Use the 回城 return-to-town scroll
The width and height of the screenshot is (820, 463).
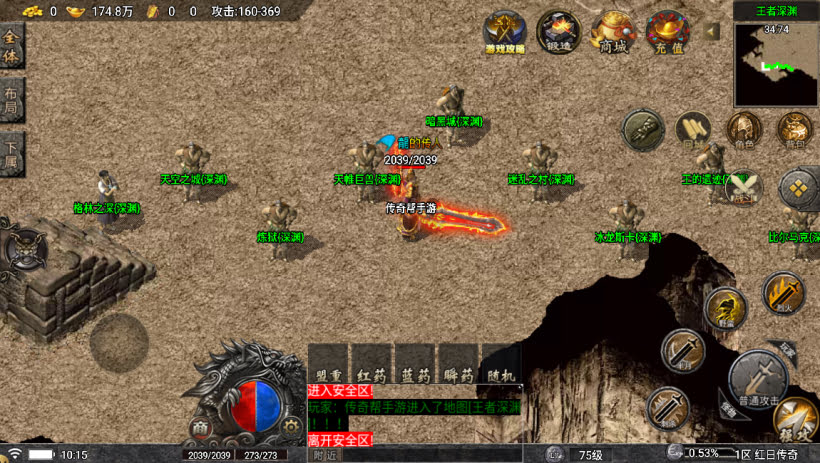tap(692, 130)
